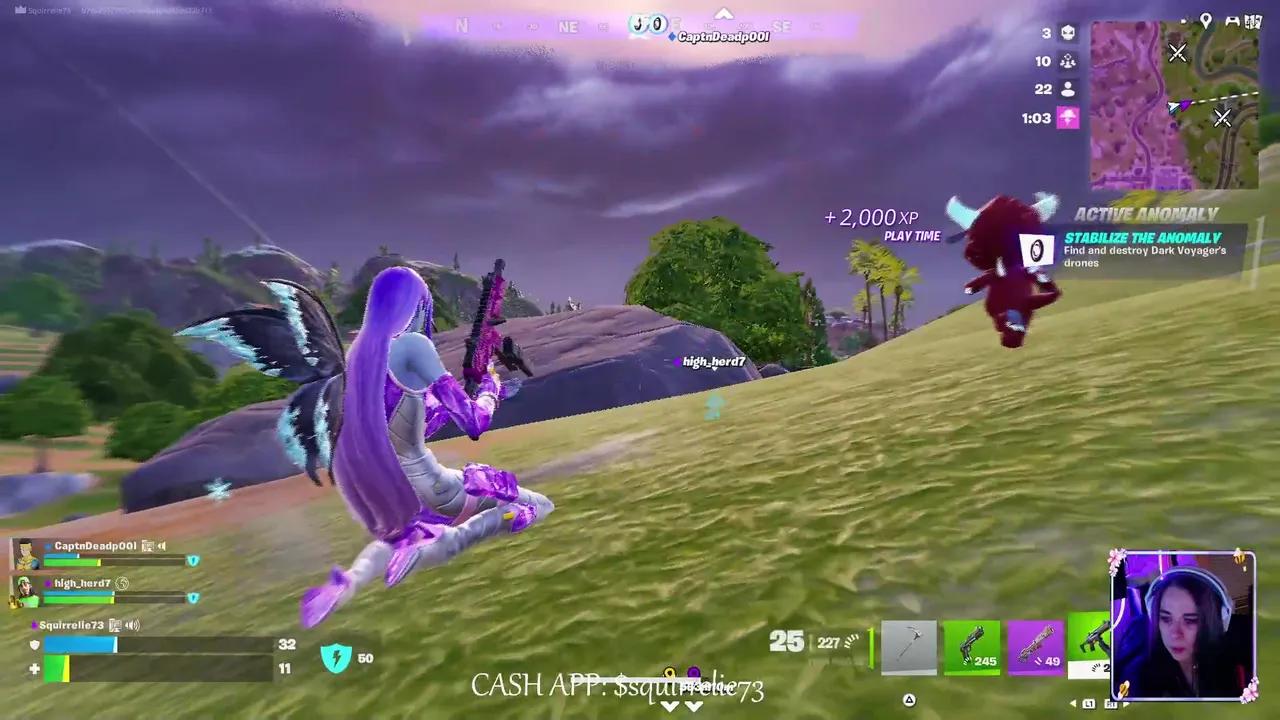The image size is (1280, 720).
Task: Click Squirrelle73's blue shield bar
Action: point(79,645)
